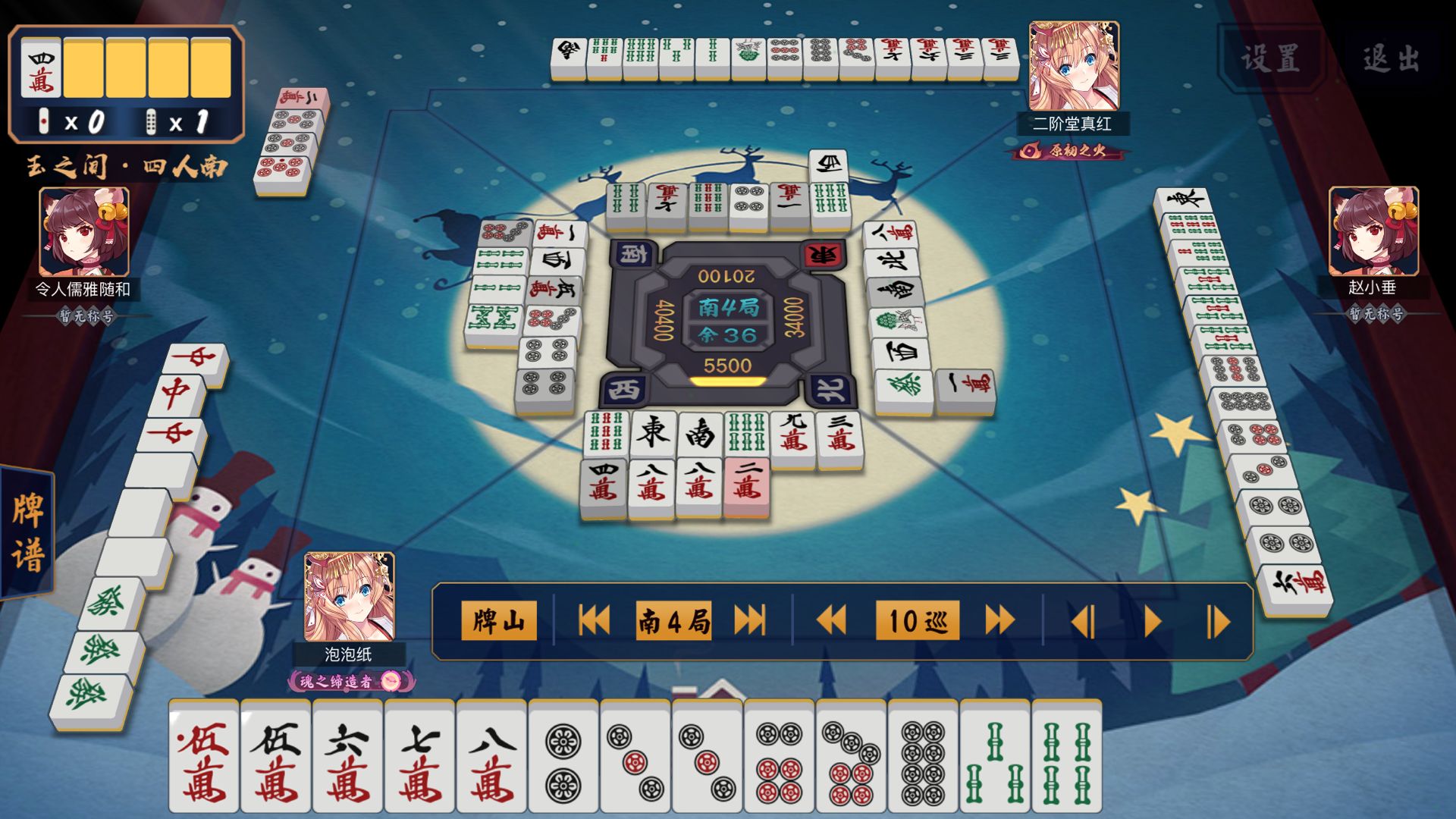The height and width of the screenshot is (819, 1456).
Task: Click 泡泡纸's player avatar
Action: point(349,598)
